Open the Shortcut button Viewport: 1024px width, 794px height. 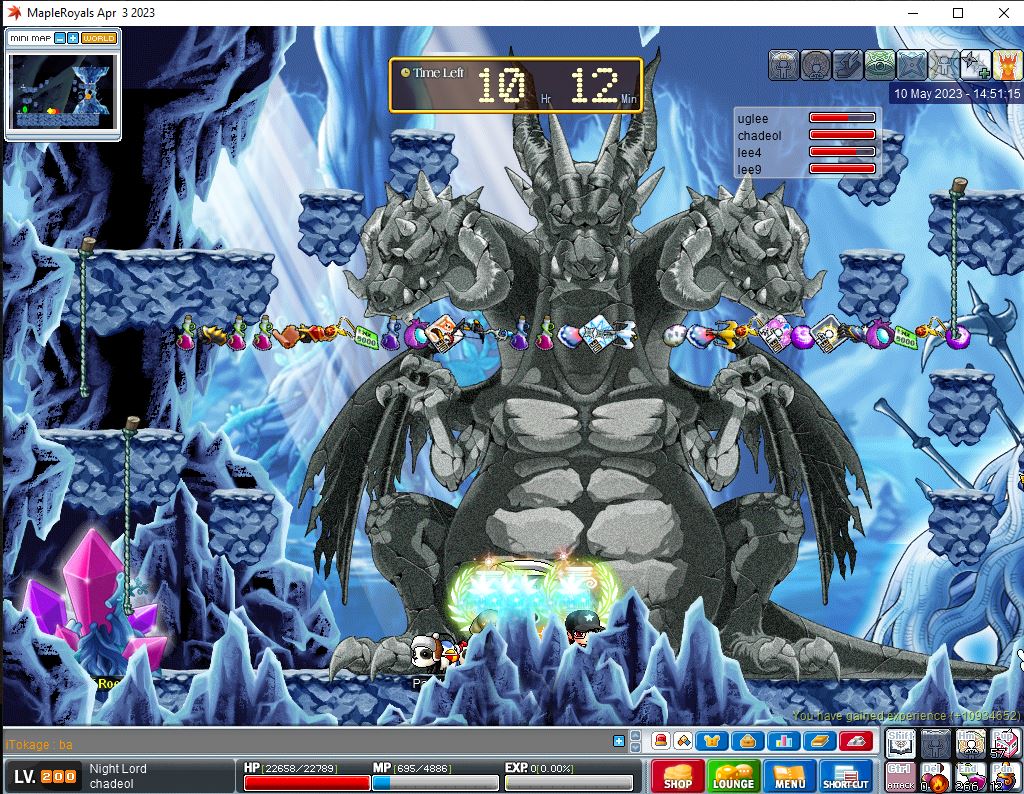(846, 777)
